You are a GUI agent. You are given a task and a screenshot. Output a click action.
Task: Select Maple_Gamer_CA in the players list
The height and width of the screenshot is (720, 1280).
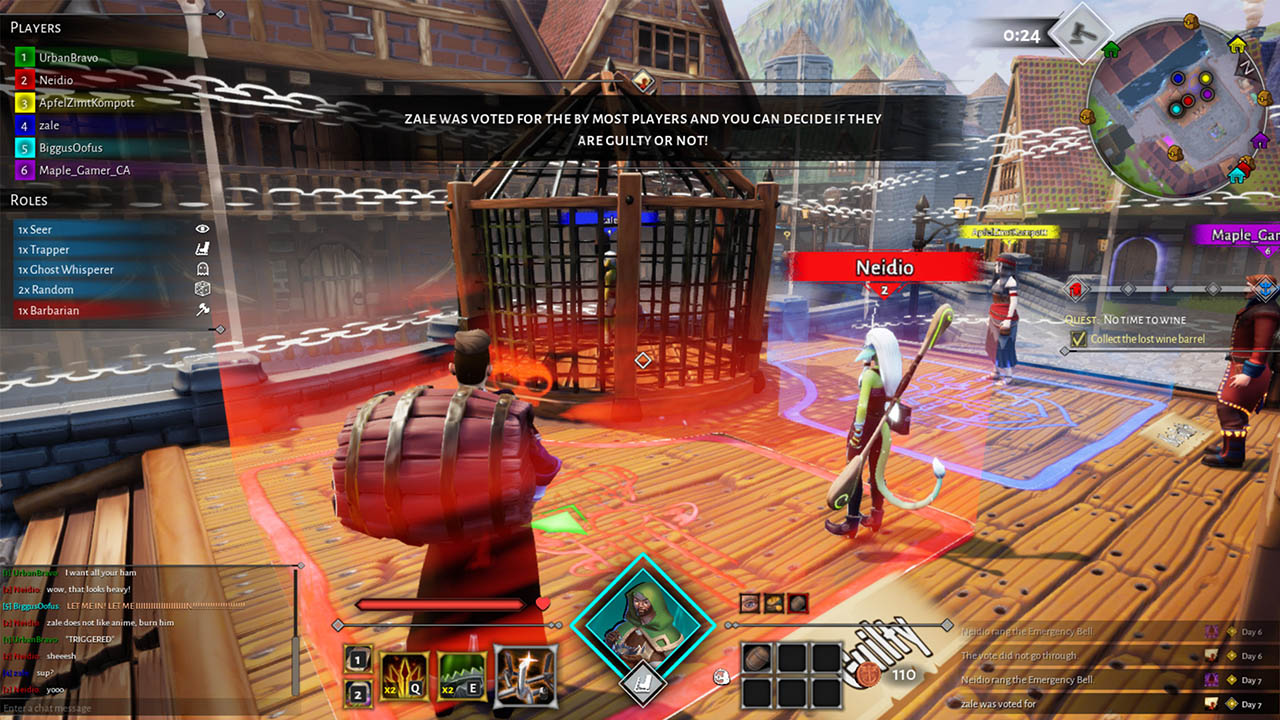coord(84,170)
